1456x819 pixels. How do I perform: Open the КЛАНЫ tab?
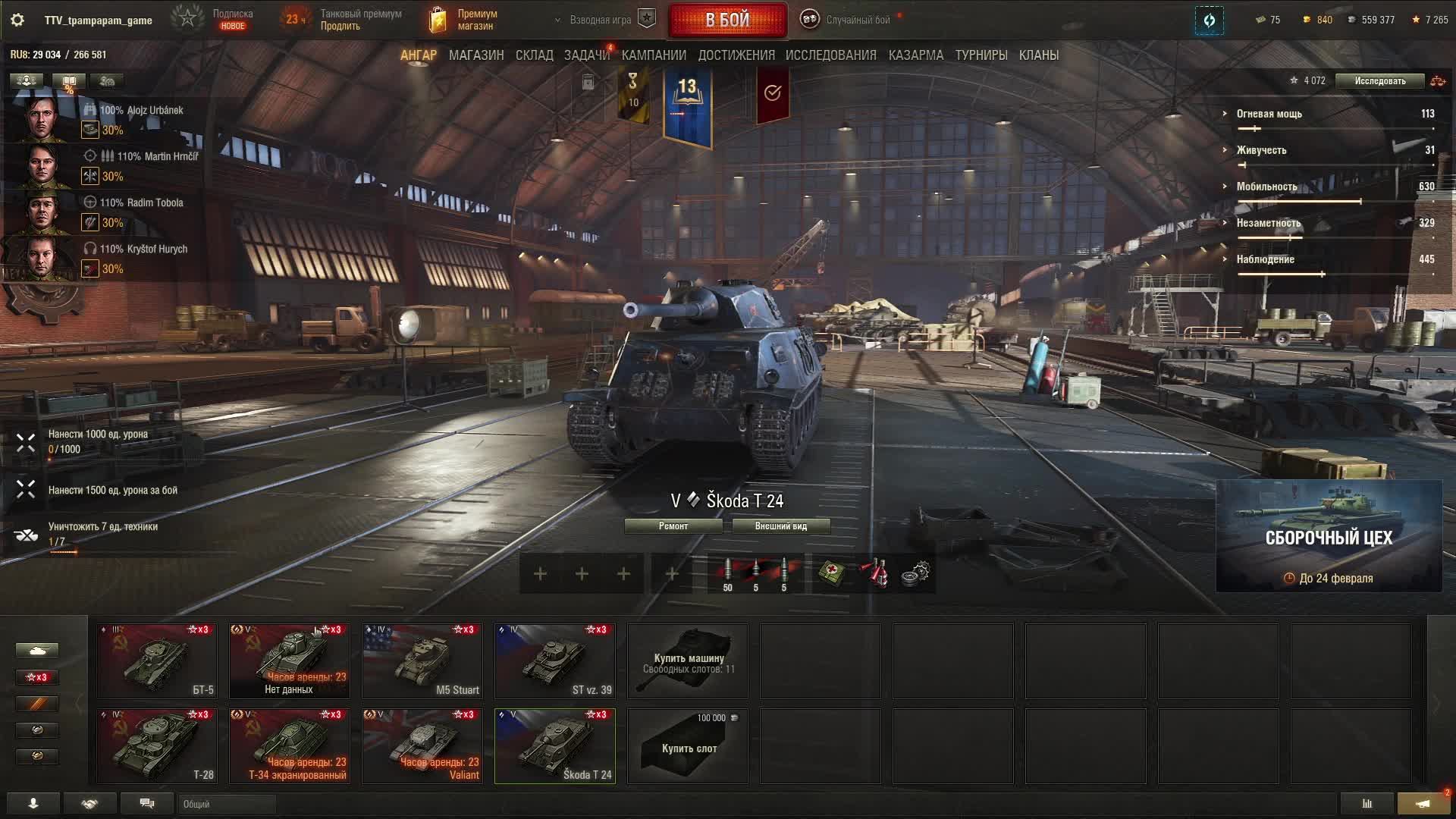(x=1038, y=55)
